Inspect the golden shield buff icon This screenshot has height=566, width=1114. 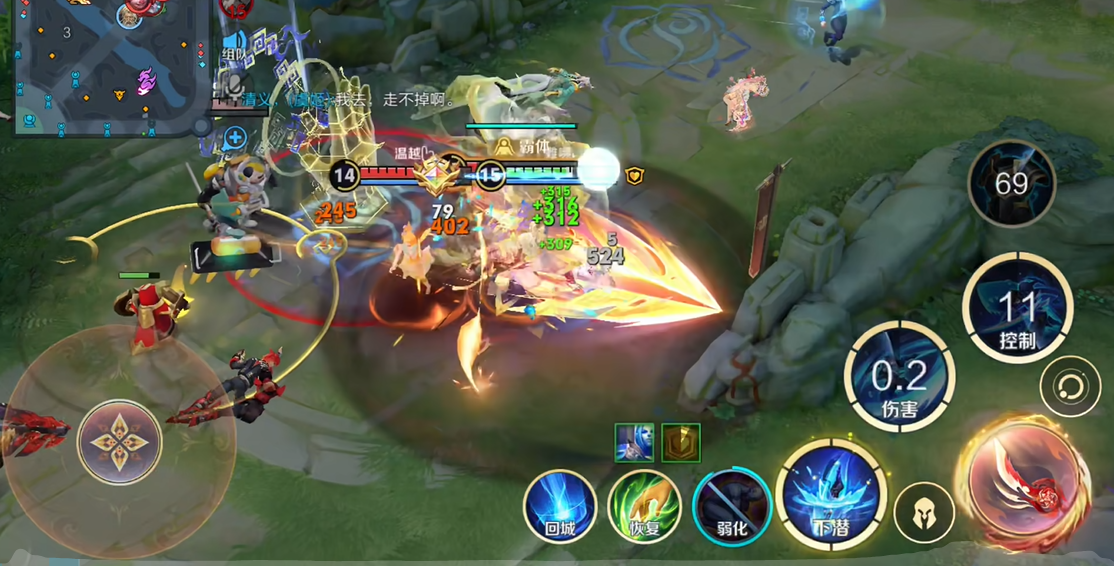pos(681,442)
